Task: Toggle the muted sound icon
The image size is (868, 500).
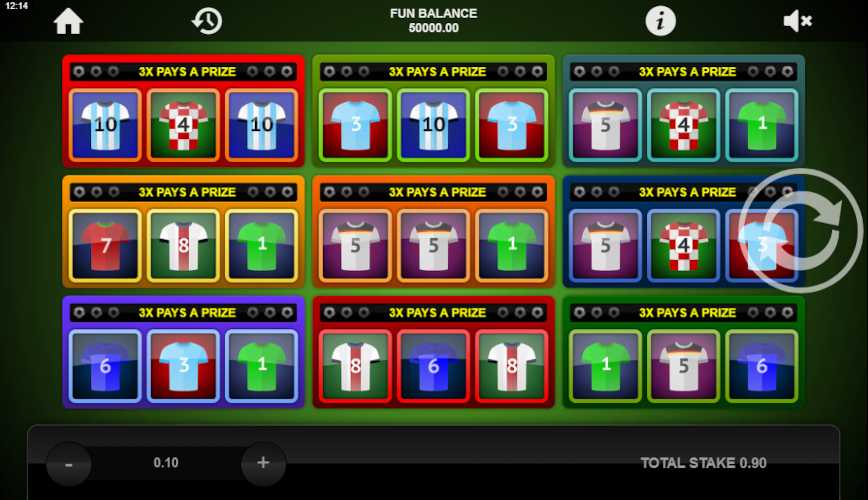Action: pyautogui.click(x=797, y=20)
